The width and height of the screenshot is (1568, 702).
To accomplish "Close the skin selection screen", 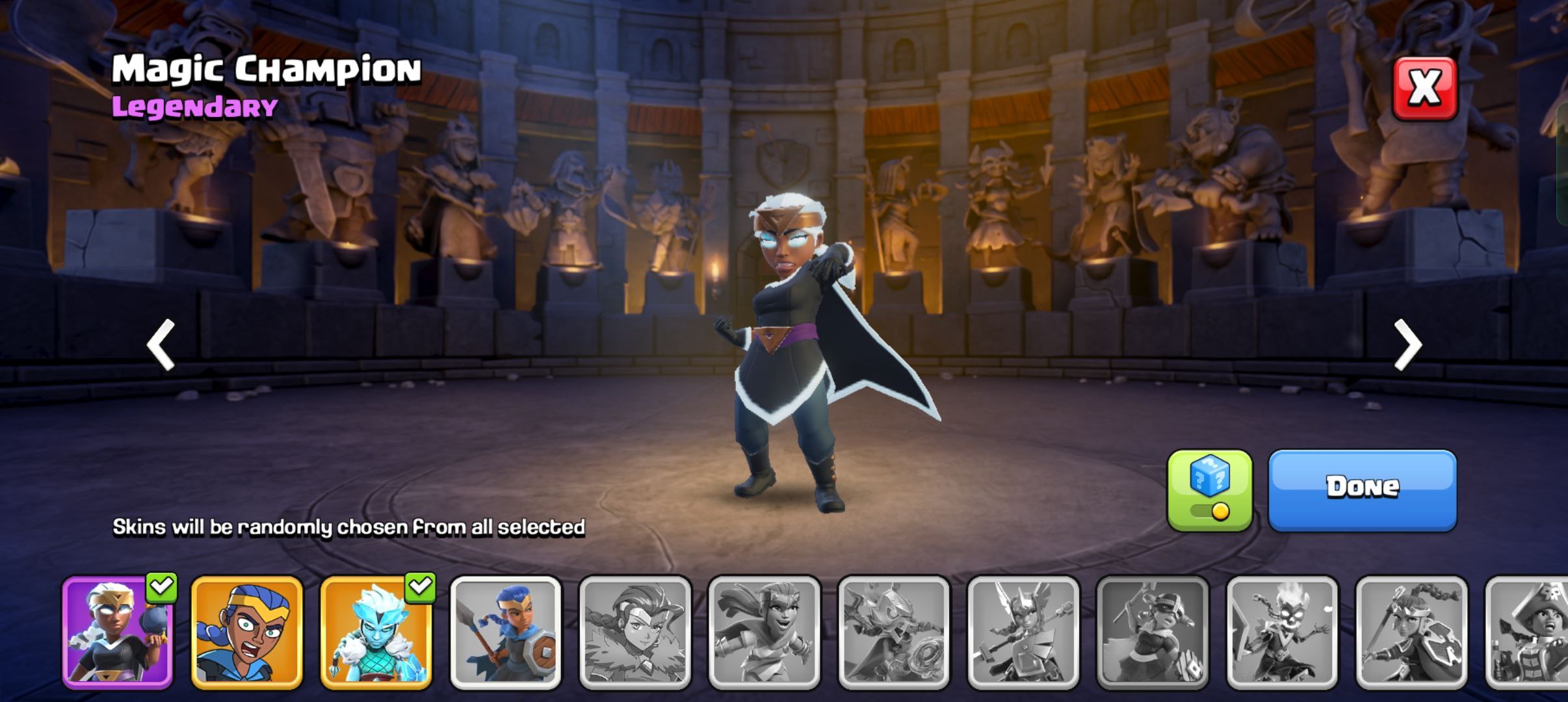I will [x=1424, y=89].
